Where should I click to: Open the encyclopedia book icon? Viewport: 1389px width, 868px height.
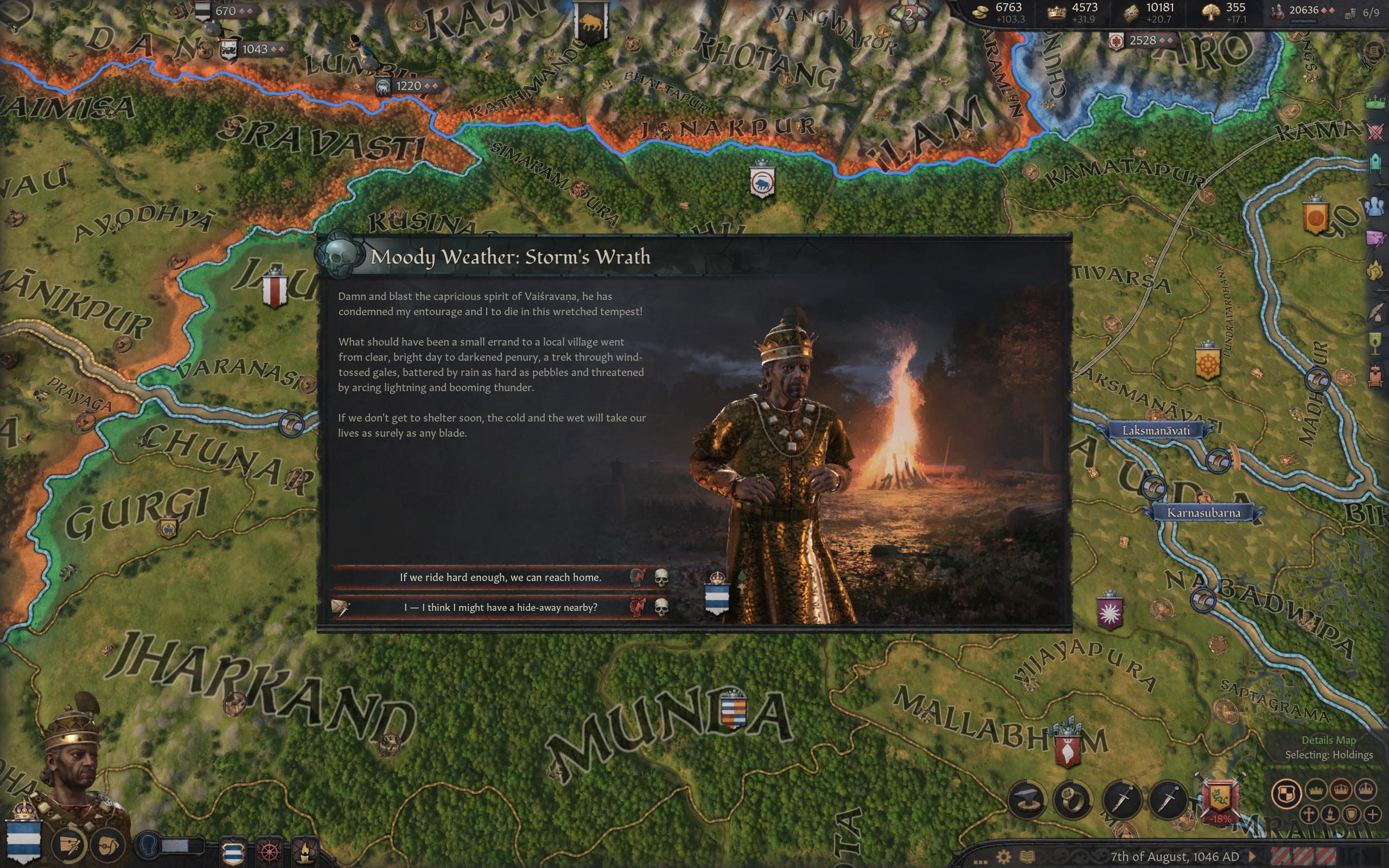point(1027,857)
